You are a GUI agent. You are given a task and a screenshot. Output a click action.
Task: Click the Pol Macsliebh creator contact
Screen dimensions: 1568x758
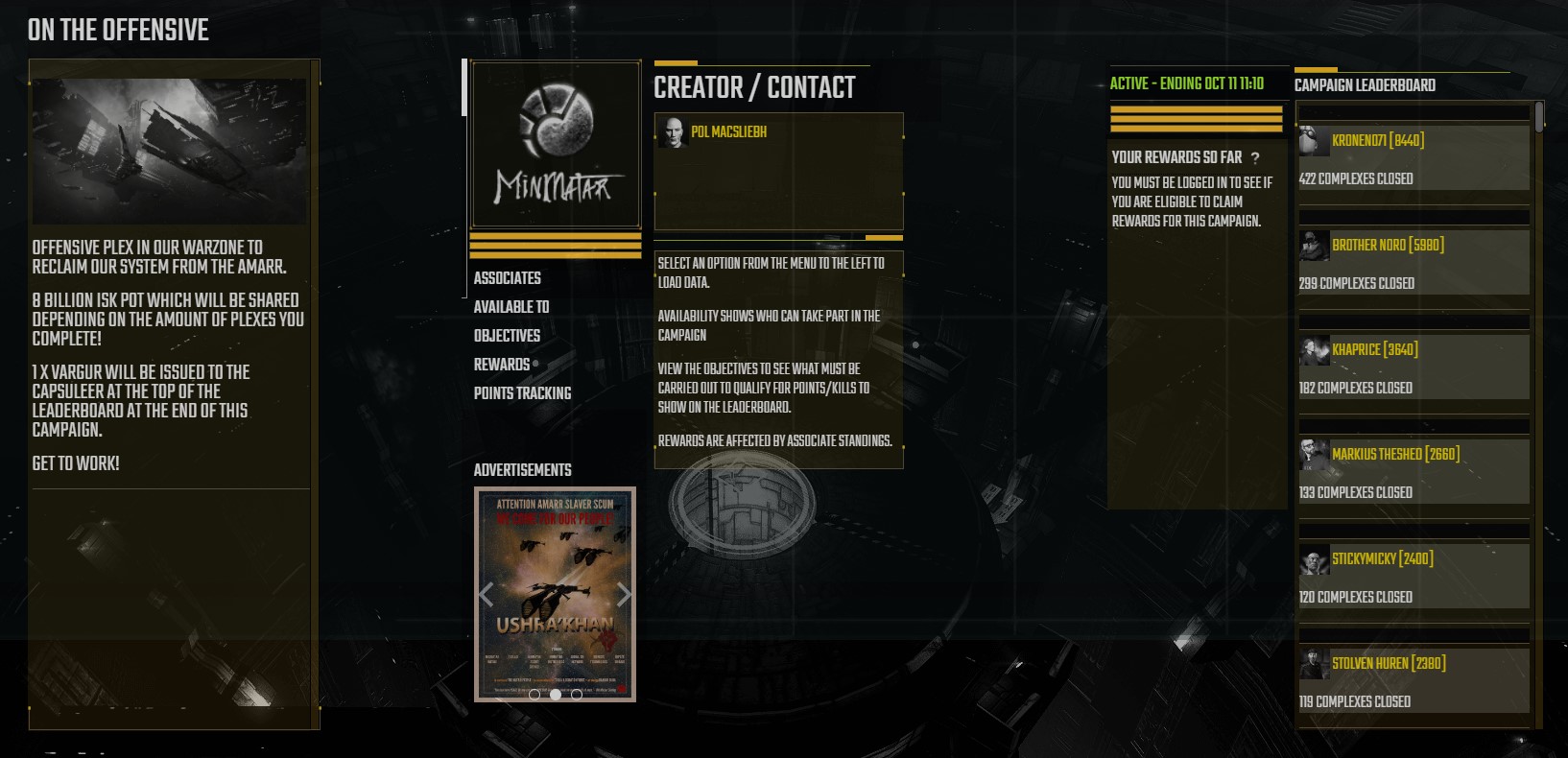pos(728,132)
